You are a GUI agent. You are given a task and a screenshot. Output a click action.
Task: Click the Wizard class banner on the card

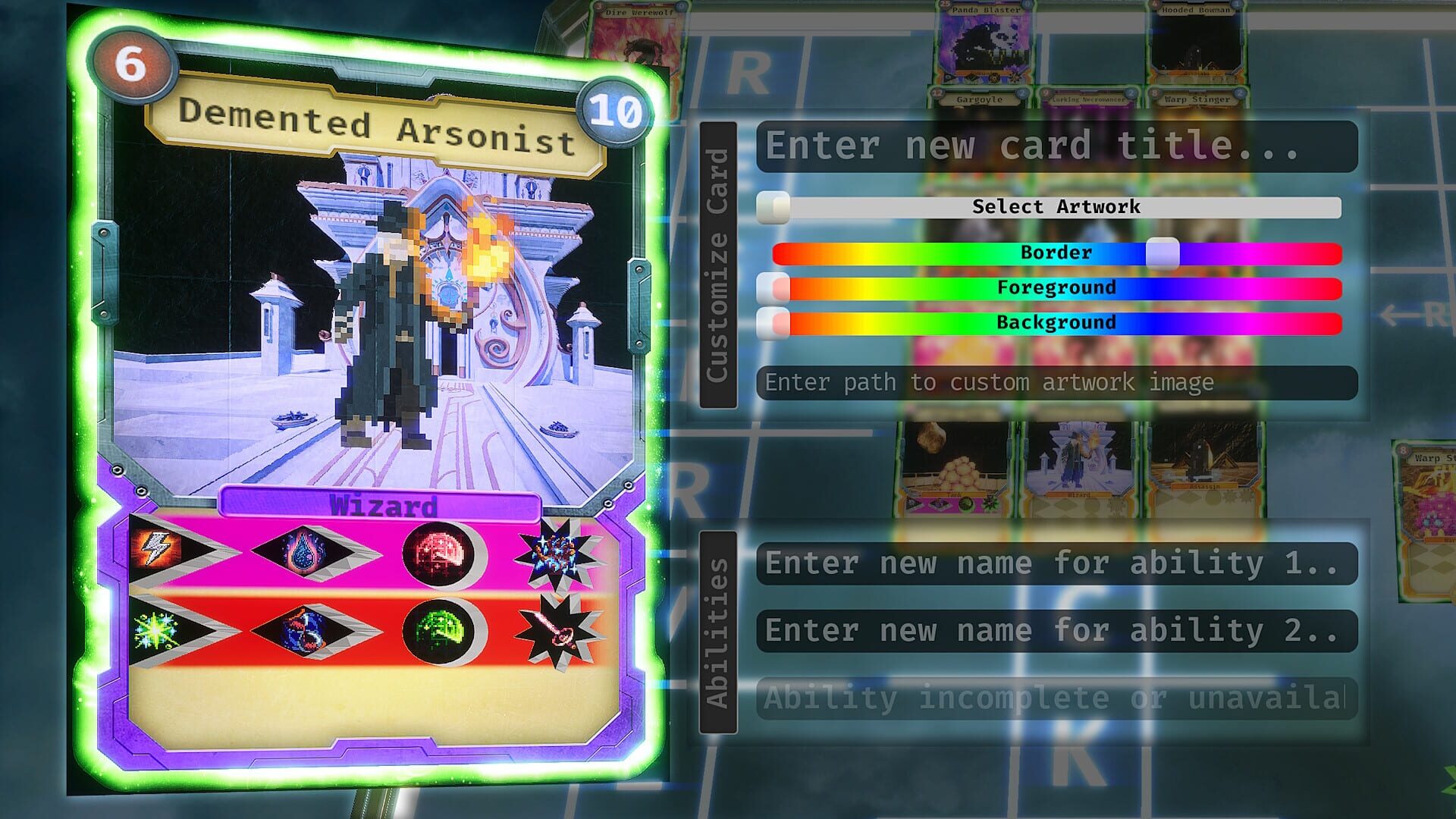click(x=383, y=504)
